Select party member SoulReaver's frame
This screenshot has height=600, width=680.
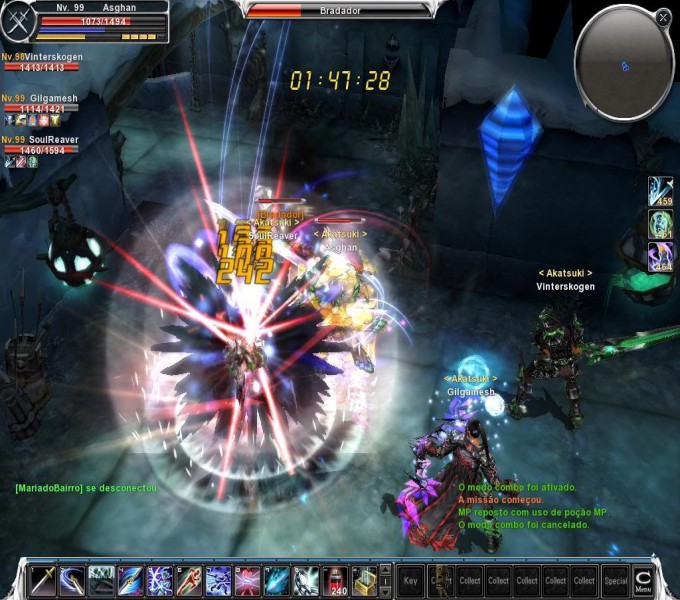point(40,145)
